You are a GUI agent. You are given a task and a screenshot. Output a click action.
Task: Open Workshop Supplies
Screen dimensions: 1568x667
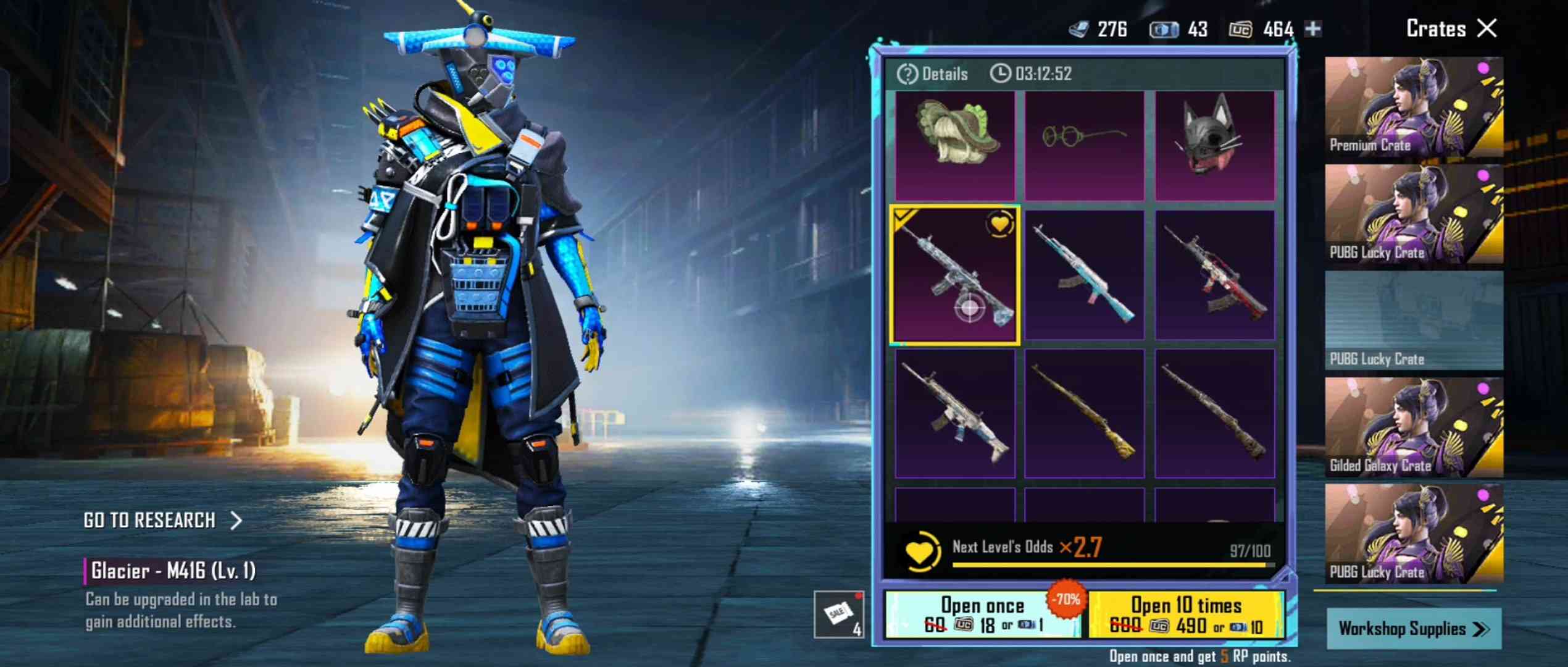click(1413, 629)
